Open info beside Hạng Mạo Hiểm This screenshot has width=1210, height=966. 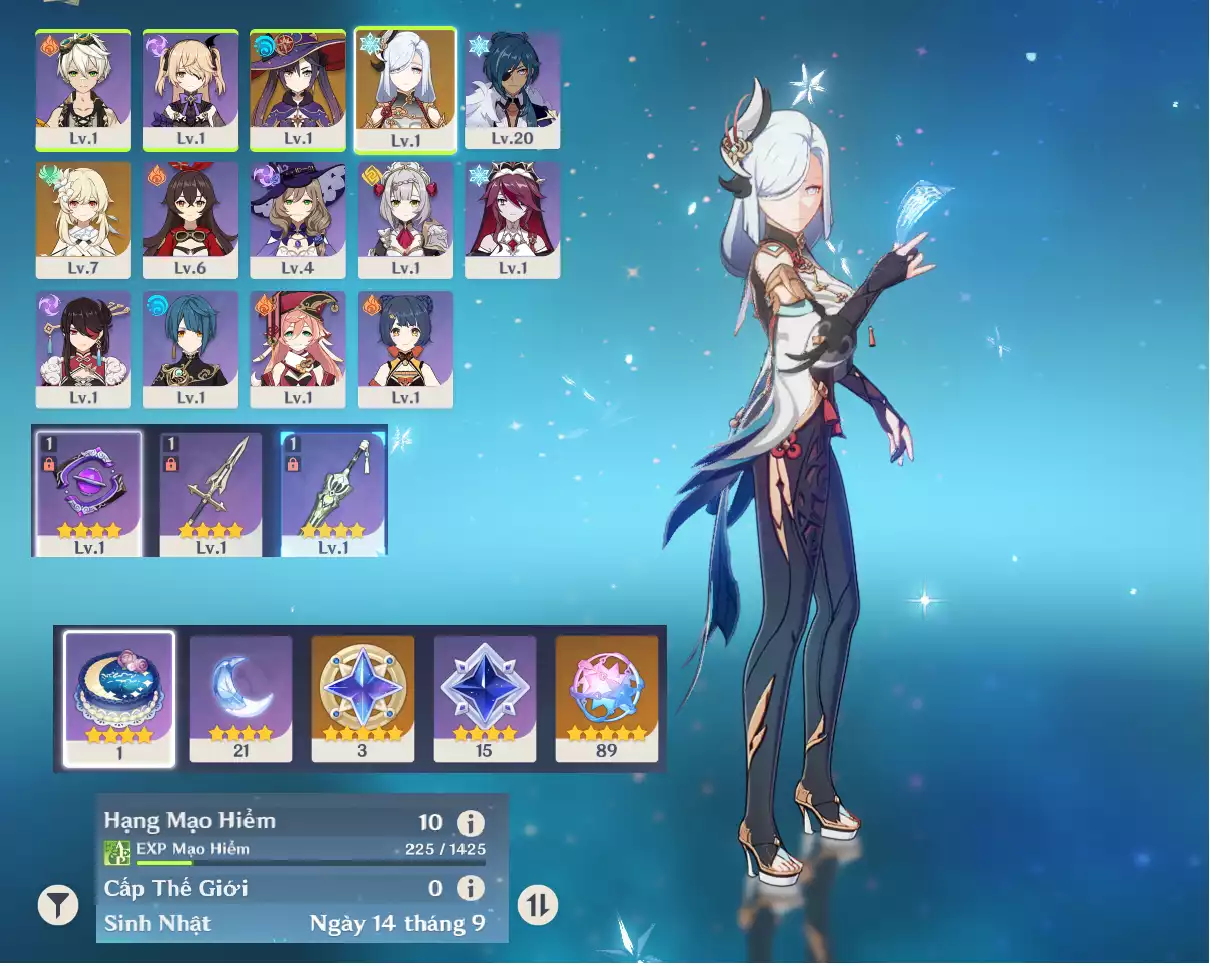471,823
